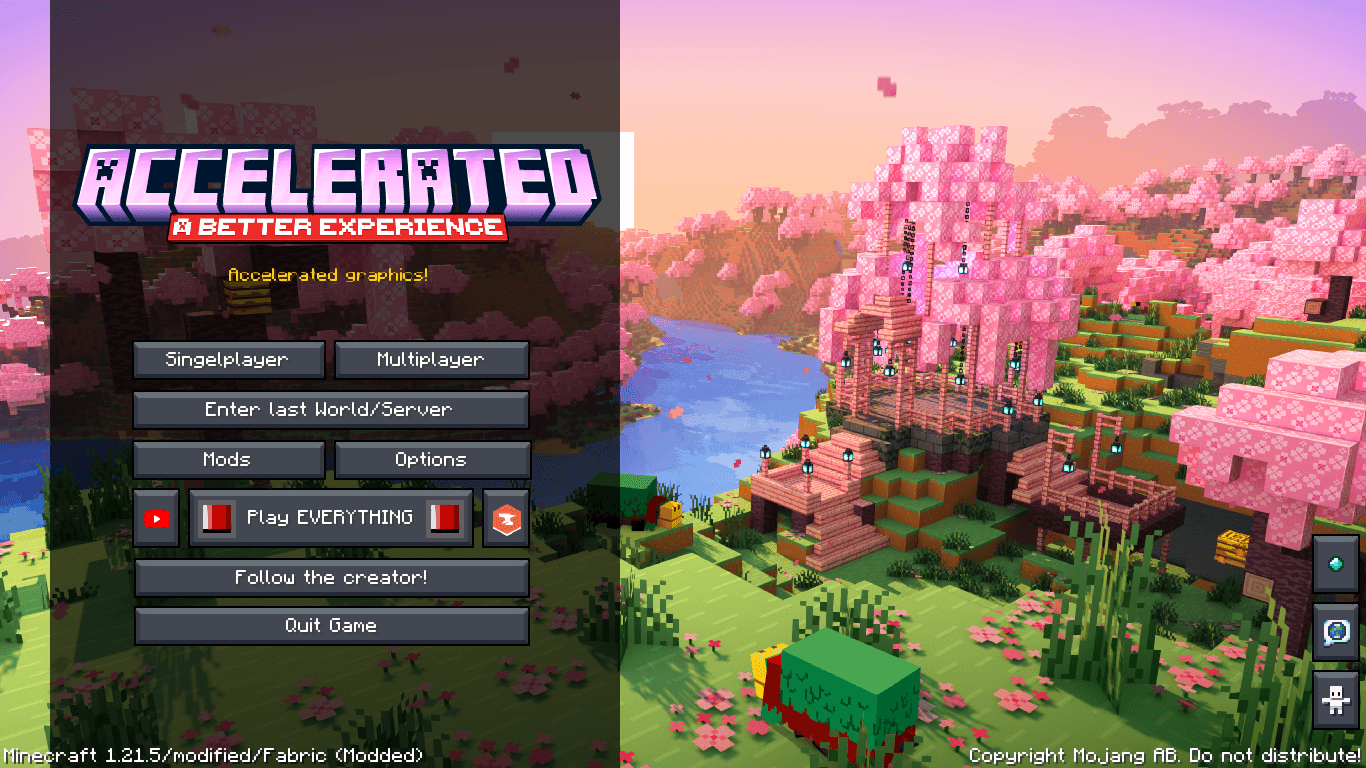1366x768 pixels.
Task: Enter last World/Server
Action: 332,409
